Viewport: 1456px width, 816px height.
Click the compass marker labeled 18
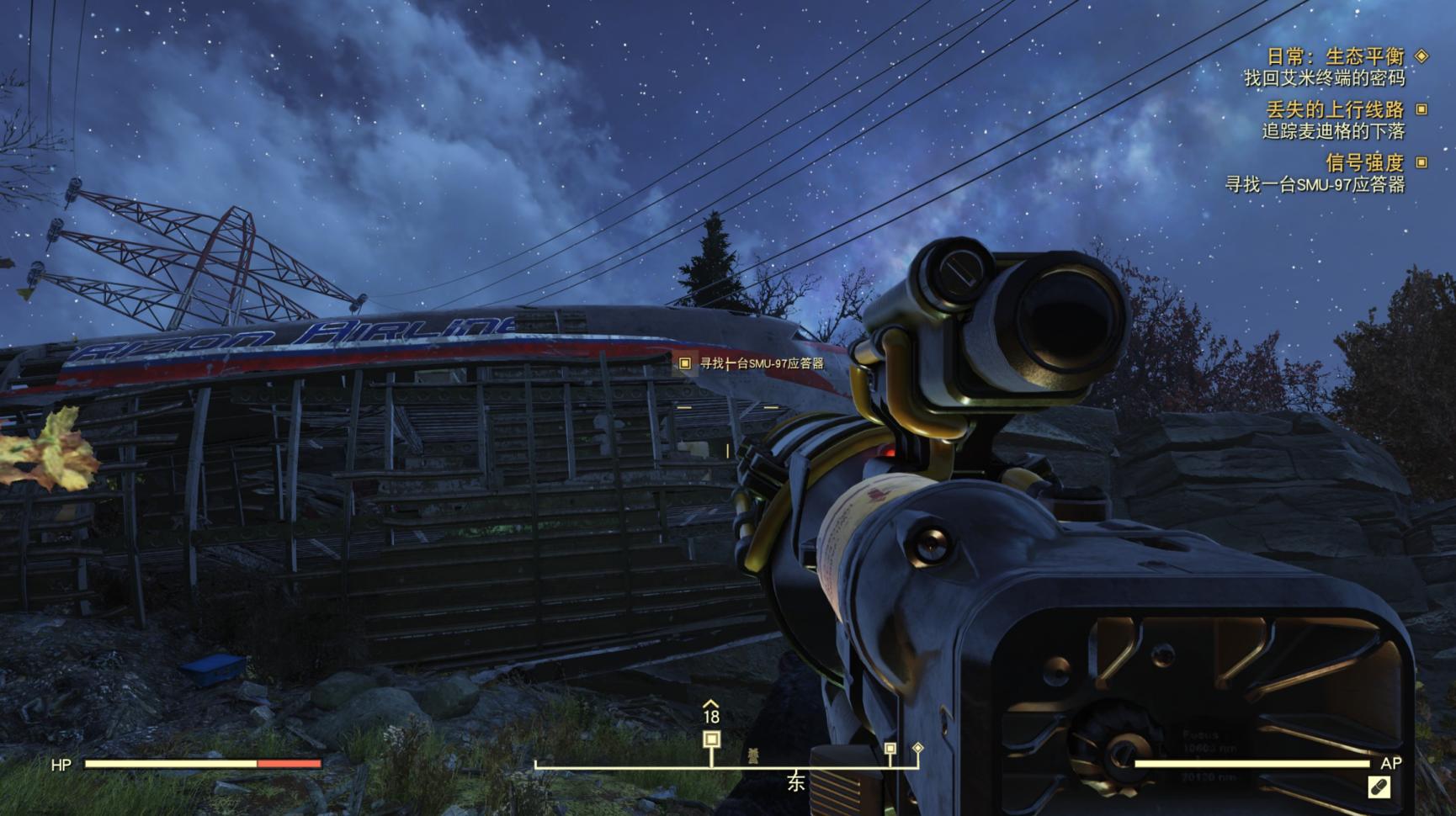711,739
